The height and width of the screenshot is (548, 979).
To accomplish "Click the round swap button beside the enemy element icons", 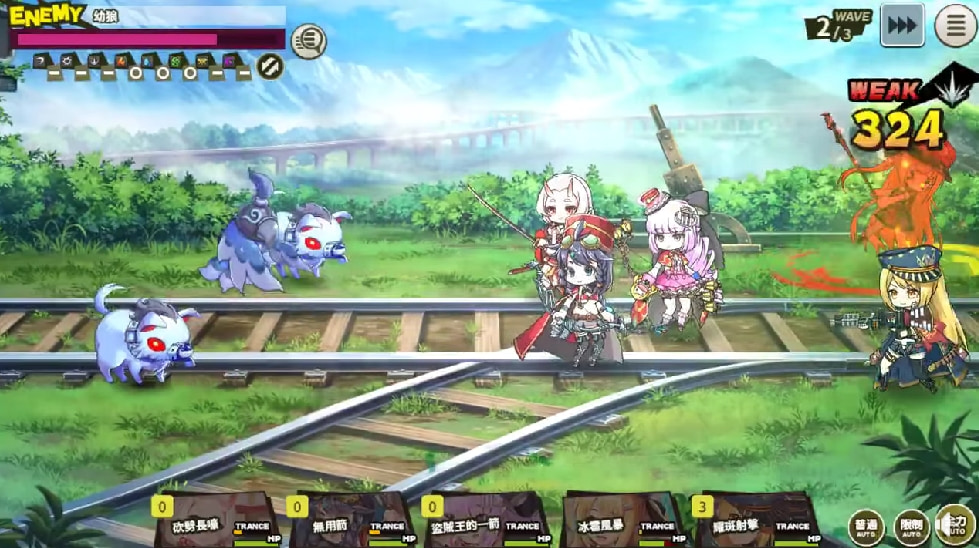I will click(270, 67).
